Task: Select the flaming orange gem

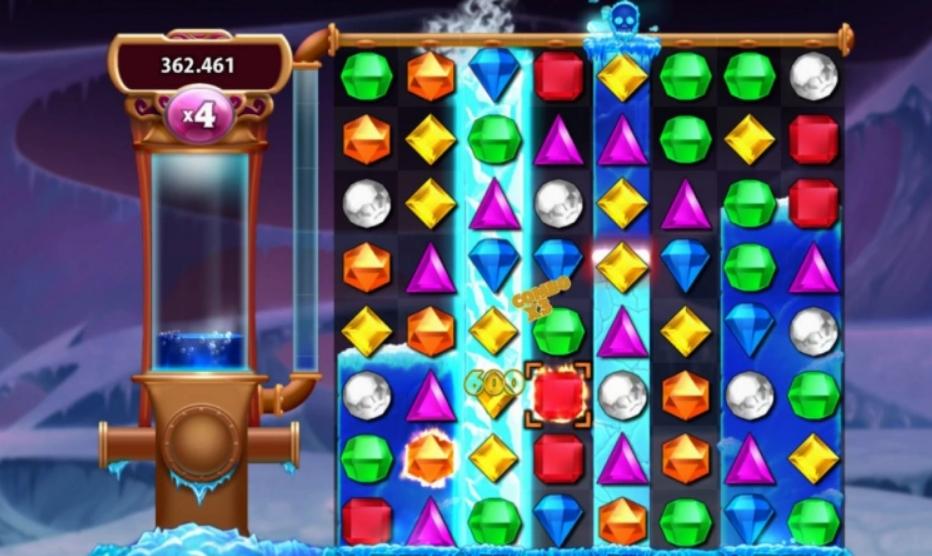Action: pos(431,458)
